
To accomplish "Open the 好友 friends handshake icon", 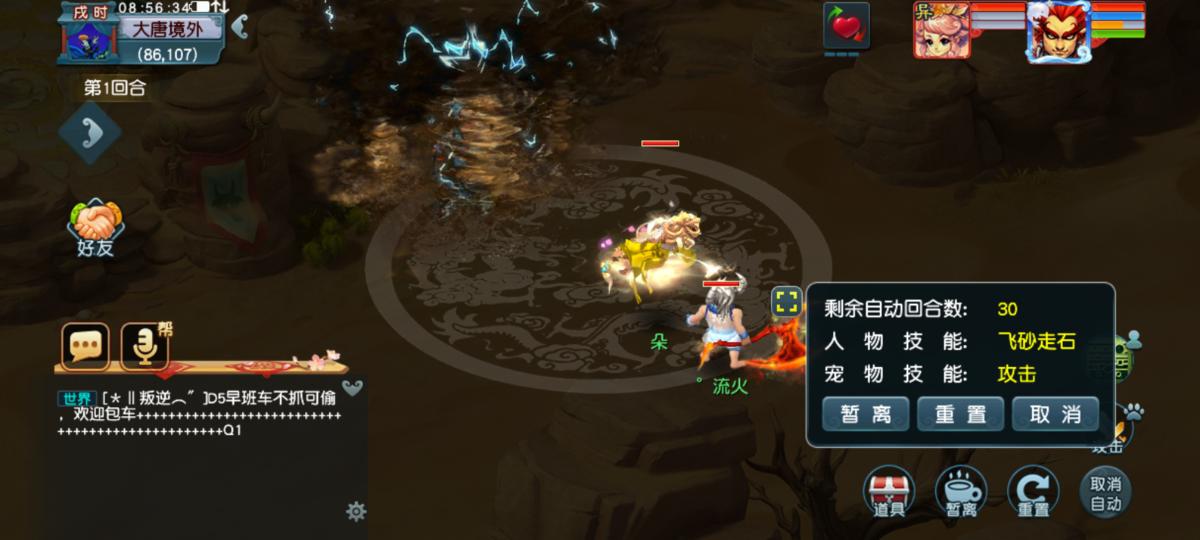I will [x=96, y=227].
